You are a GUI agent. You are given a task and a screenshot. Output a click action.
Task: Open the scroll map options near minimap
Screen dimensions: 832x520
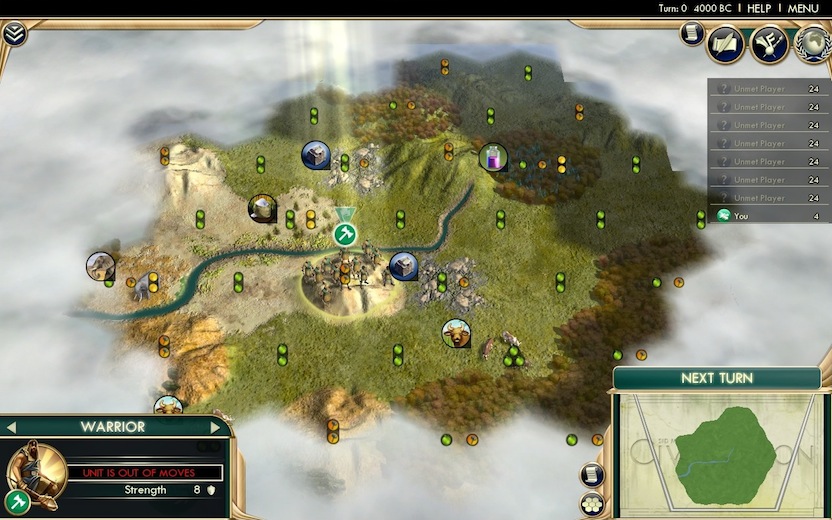tap(593, 474)
